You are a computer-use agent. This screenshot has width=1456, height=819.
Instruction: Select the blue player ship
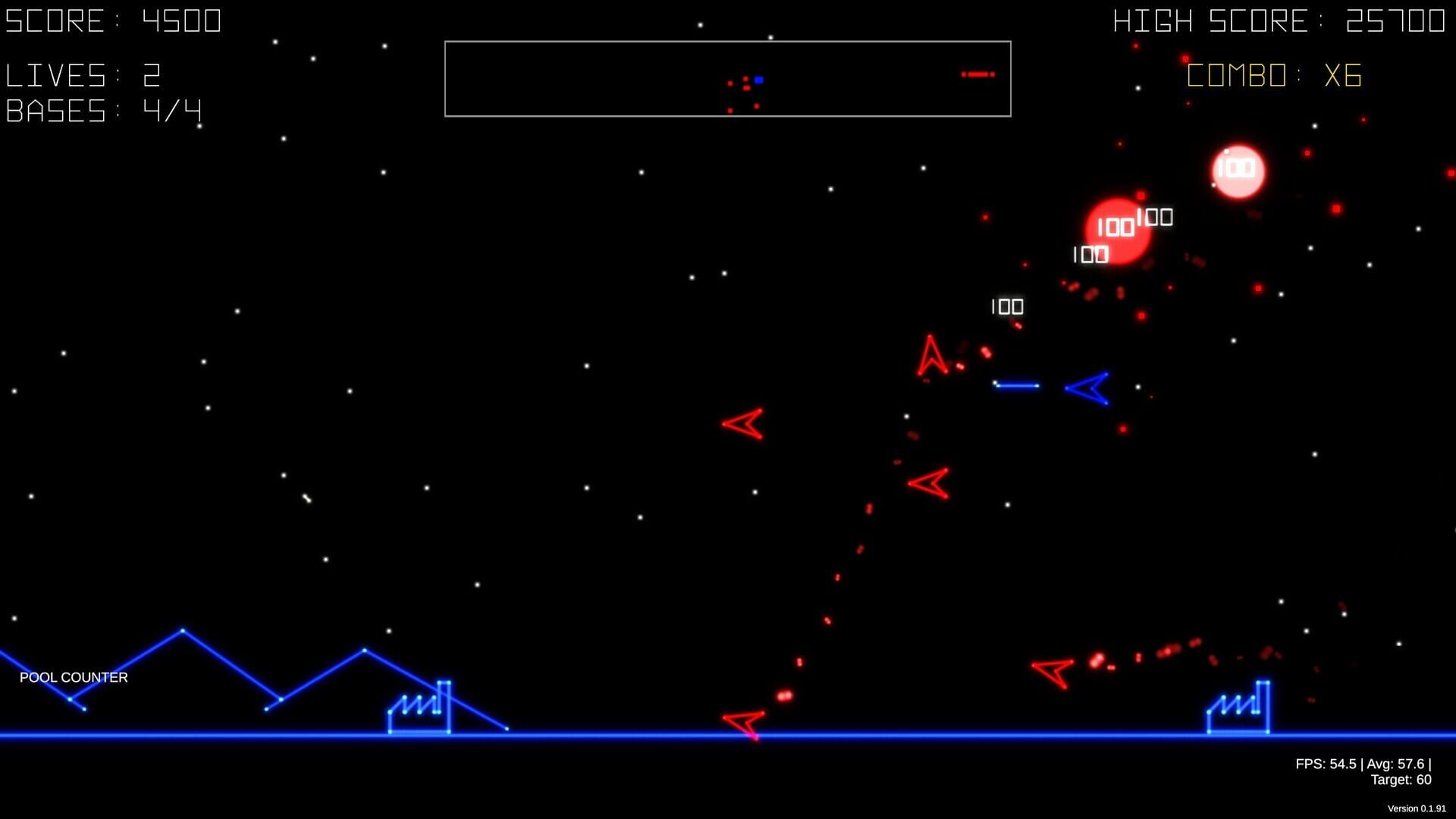pos(1086,388)
